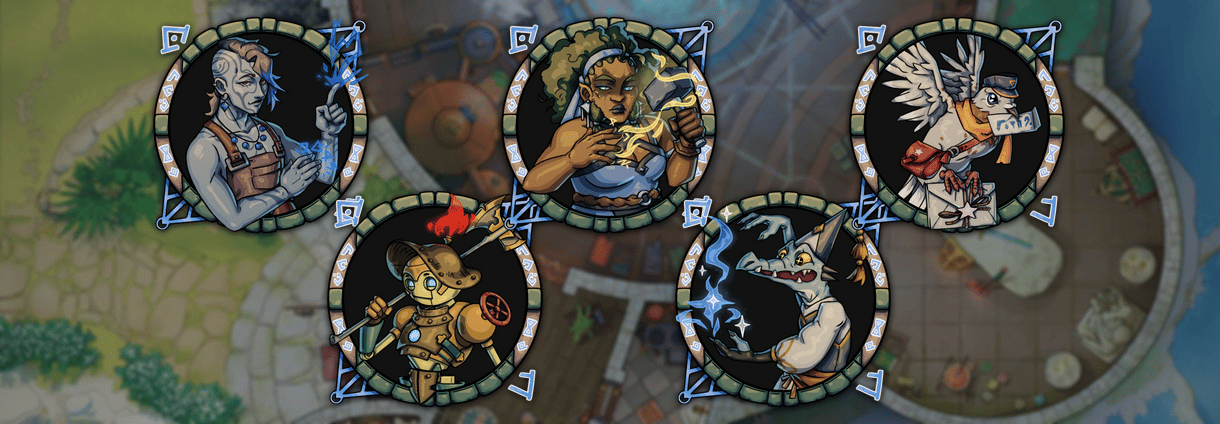Pick the winged mail carrier bird portrait
The image size is (1220, 424).
coord(955,126)
